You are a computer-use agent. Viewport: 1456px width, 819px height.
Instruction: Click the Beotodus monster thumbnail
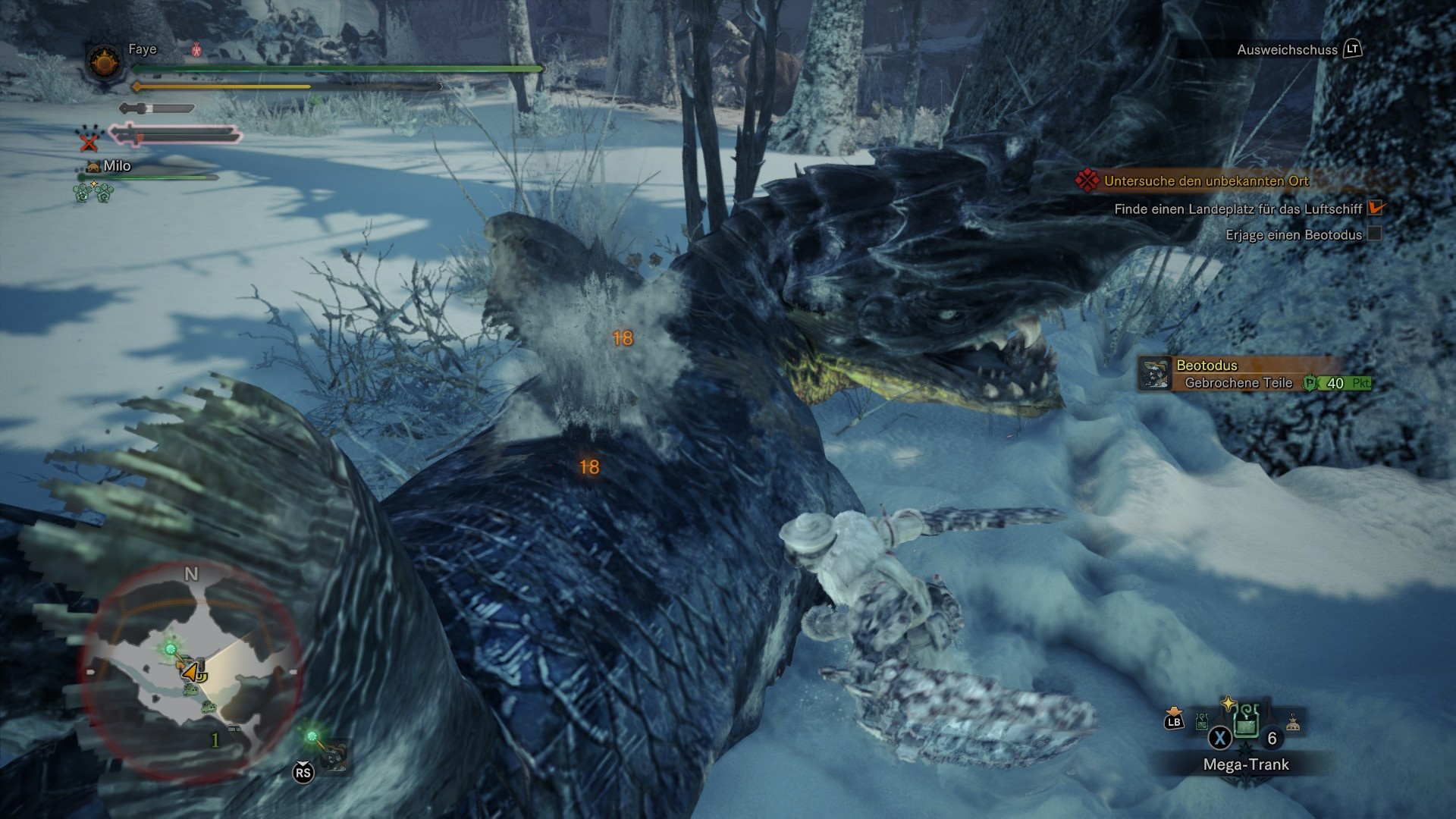1156,373
